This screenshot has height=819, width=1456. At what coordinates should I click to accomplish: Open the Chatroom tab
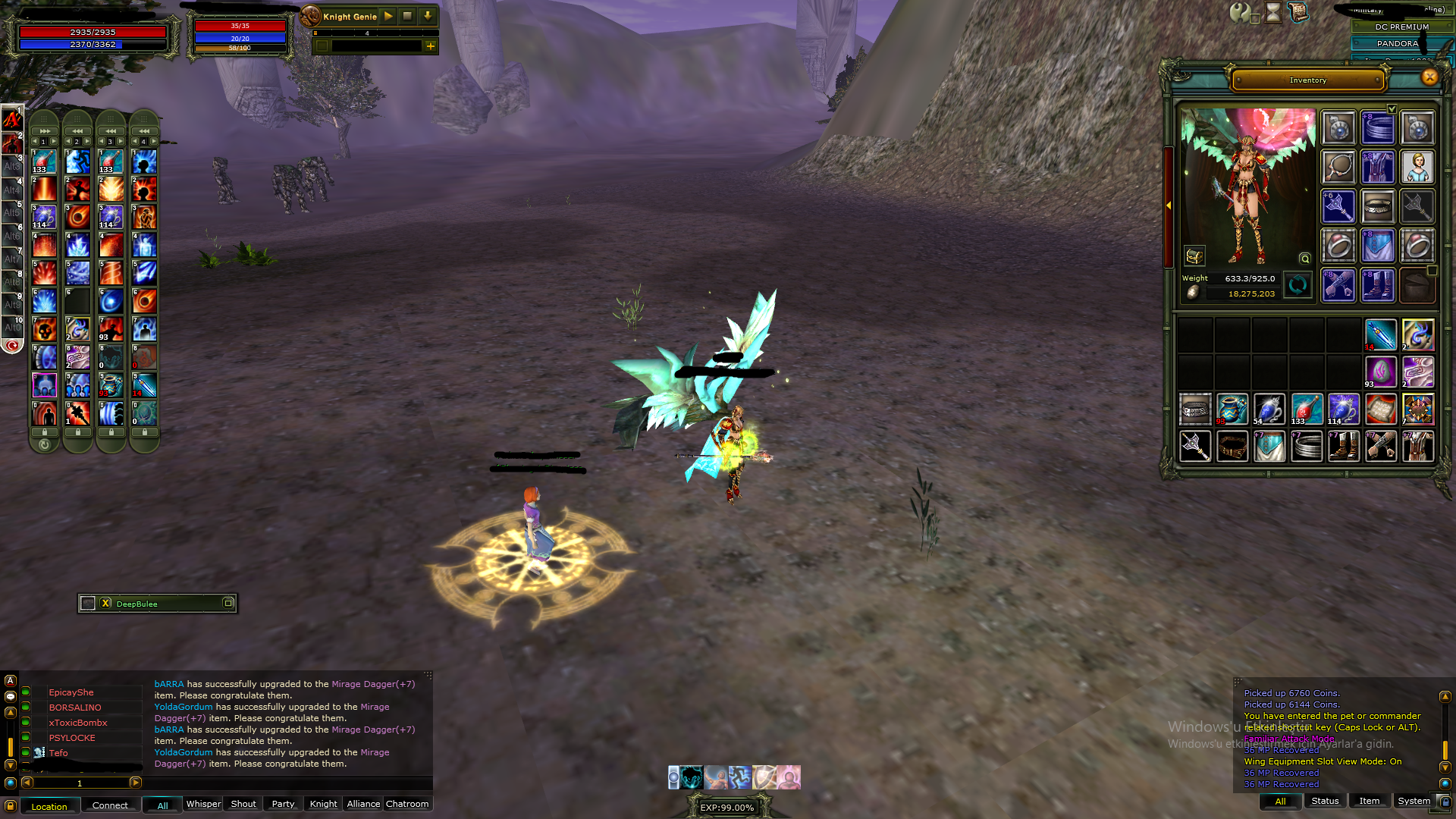tap(407, 804)
